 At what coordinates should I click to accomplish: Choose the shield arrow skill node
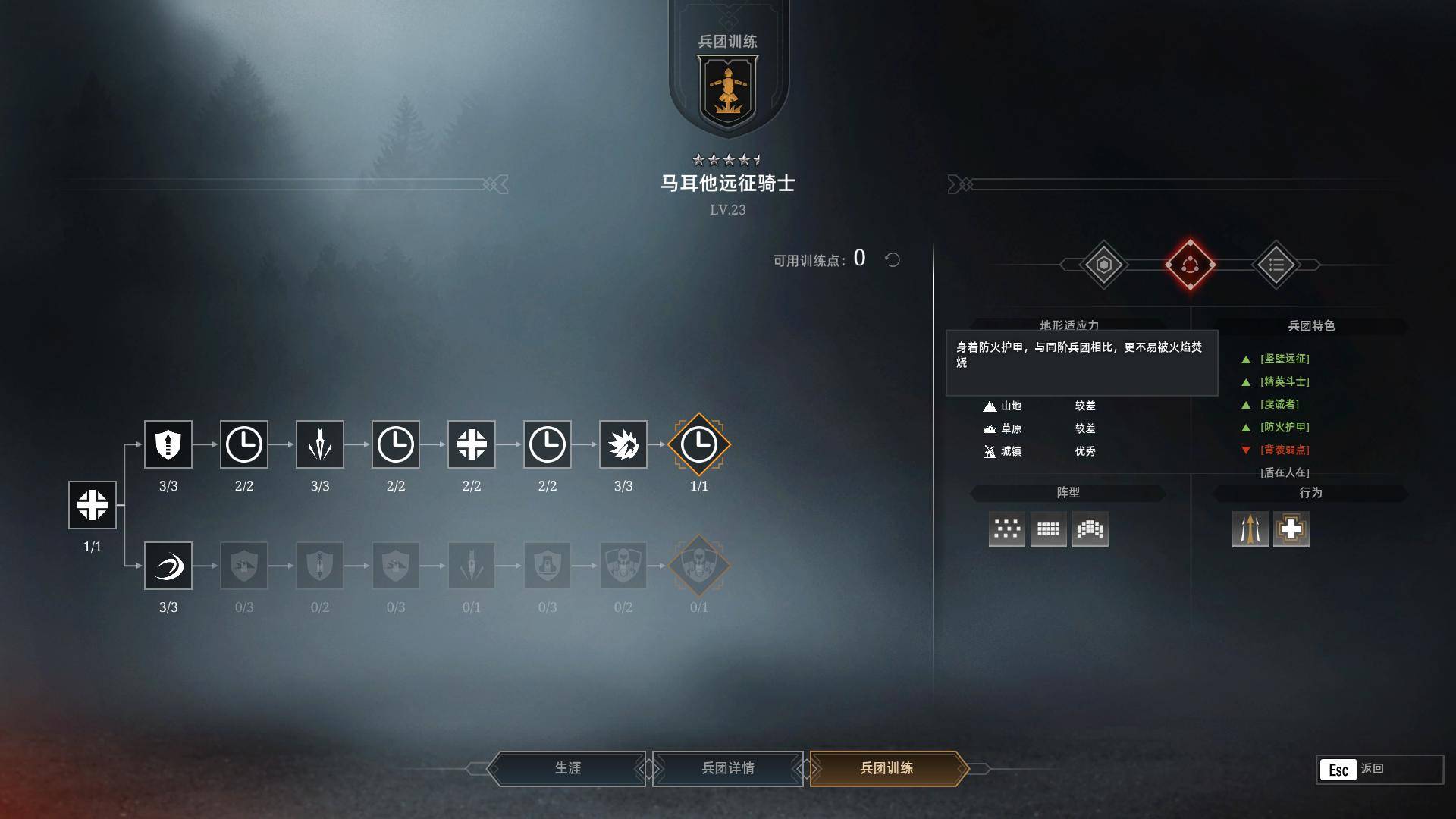pos(168,444)
